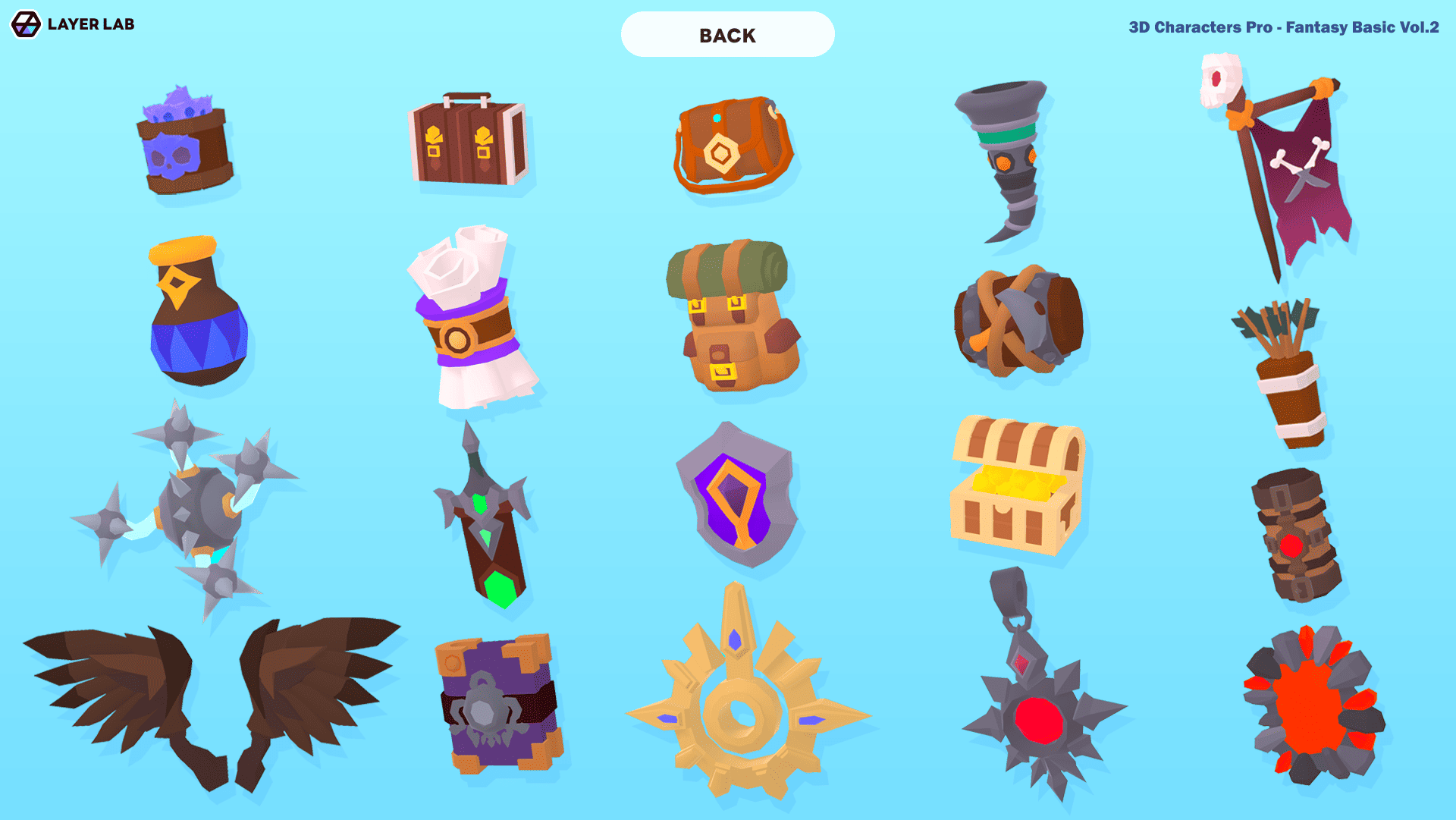Choose the wooden totem with red gem
This screenshot has width=1456, height=820.
(x=1295, y=535)
